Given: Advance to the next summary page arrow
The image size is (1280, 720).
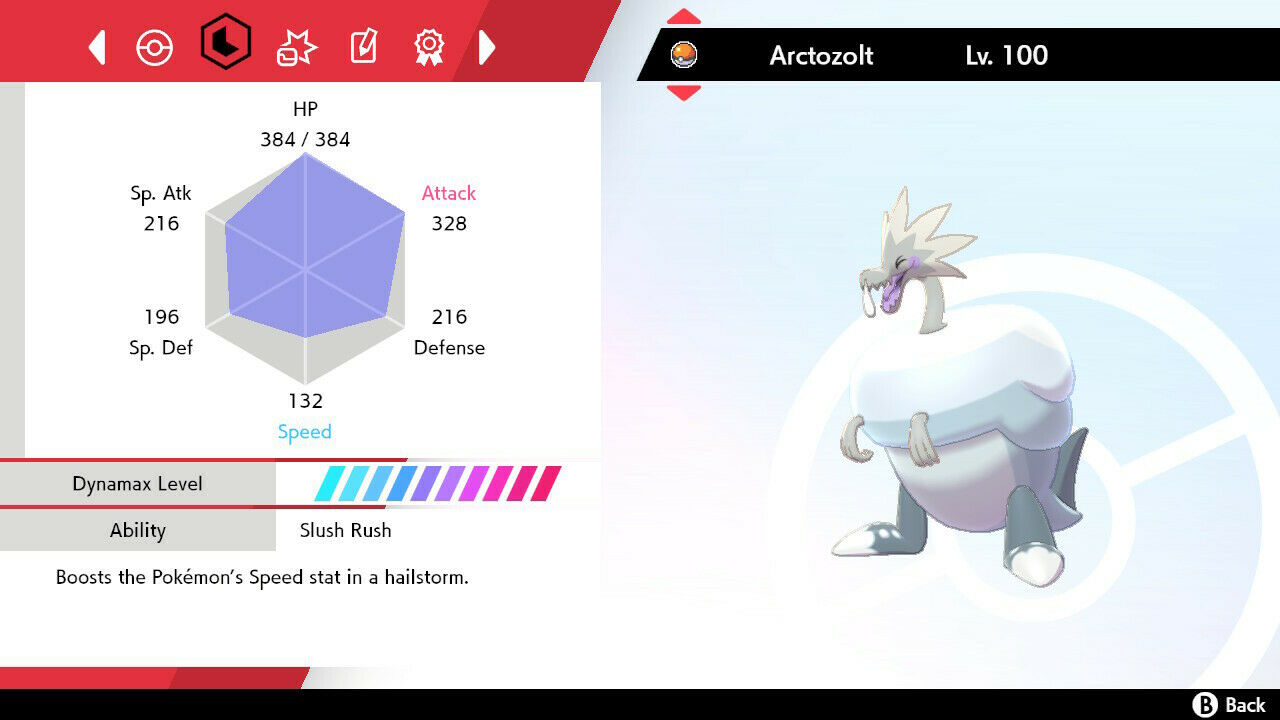Looking at the screenshot, I should [487, 47].
